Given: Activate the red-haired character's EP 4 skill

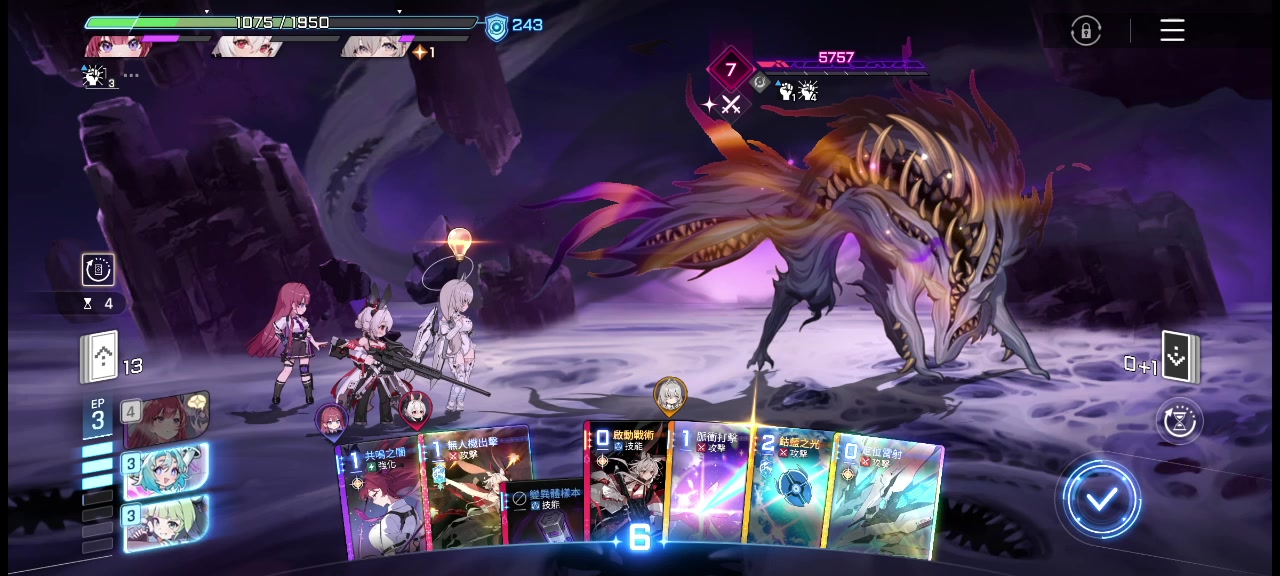Looking at the screenshot, I should tap(165, 420).
